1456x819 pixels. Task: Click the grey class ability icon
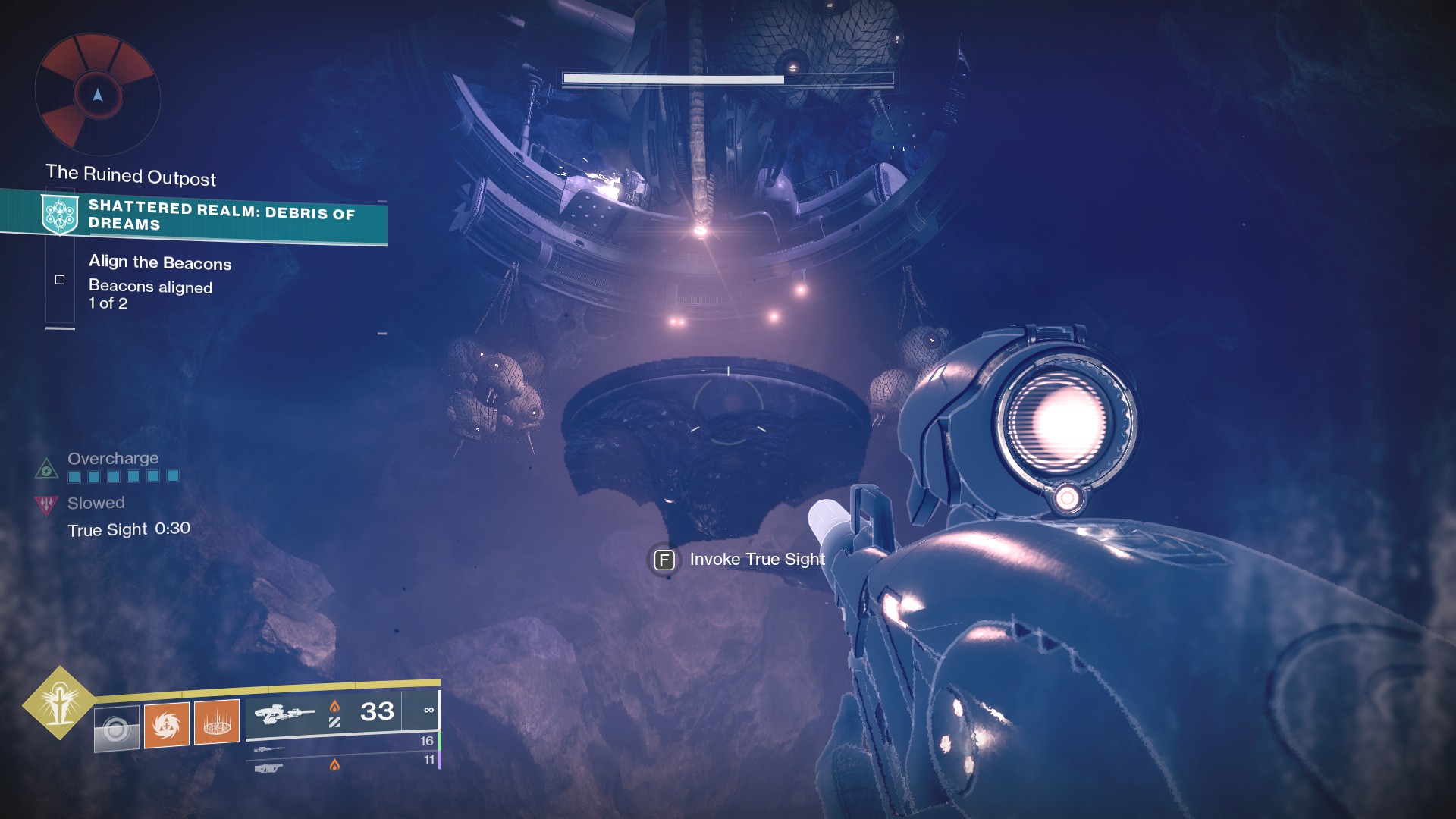(117, 729)
